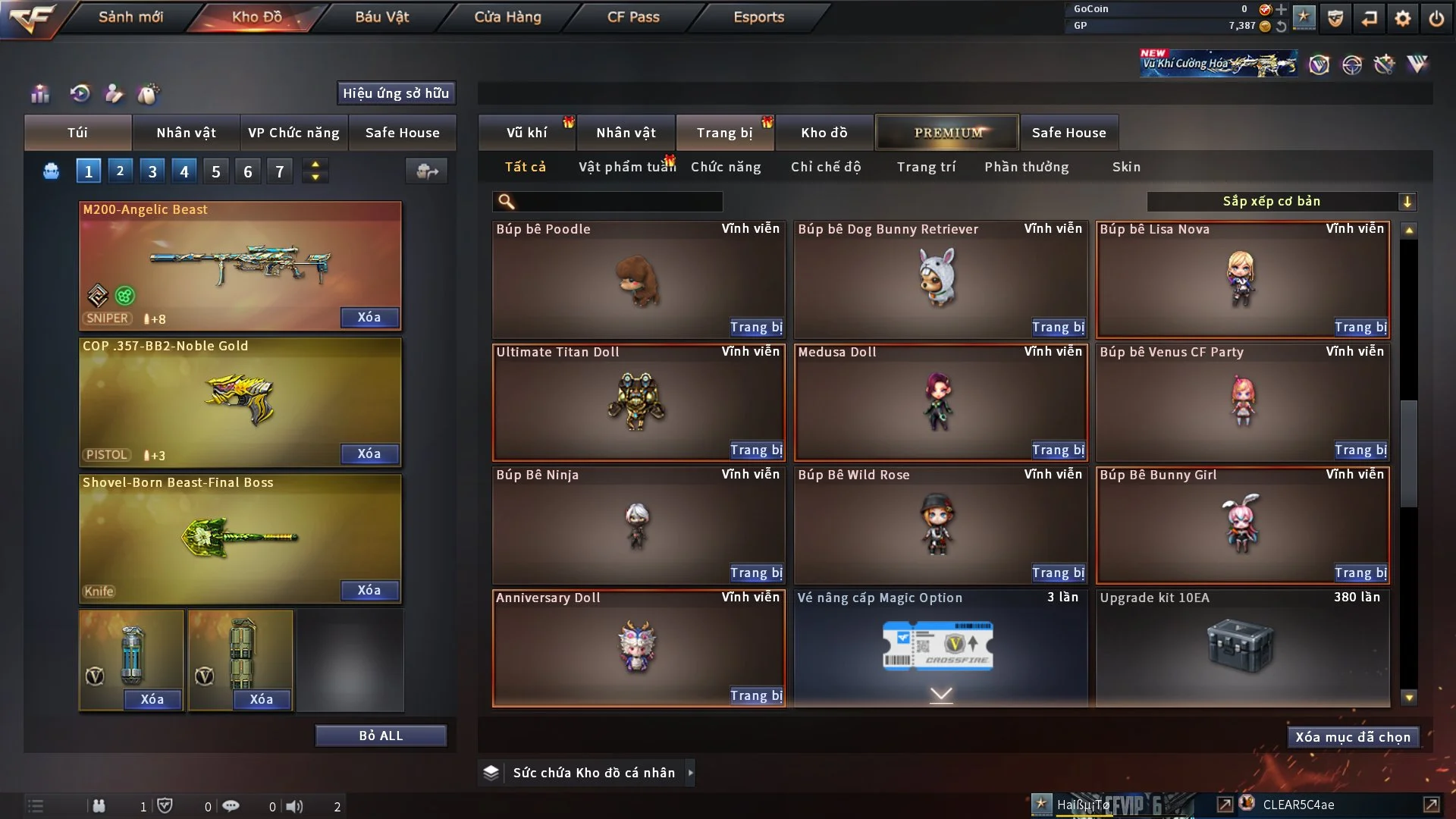Remove the M200-Angelic Beast with Xóa

(369, 317)
